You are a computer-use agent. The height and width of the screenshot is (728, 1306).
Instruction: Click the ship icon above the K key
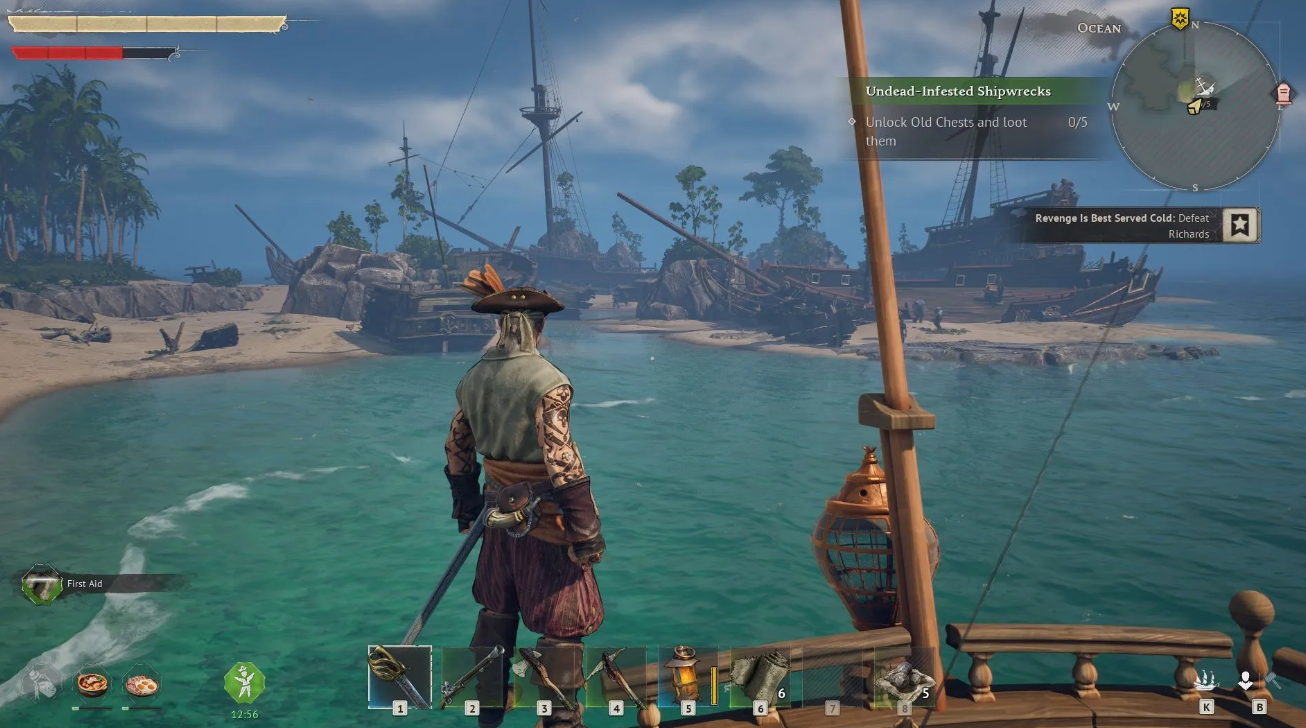click(x=1206, y=682)
